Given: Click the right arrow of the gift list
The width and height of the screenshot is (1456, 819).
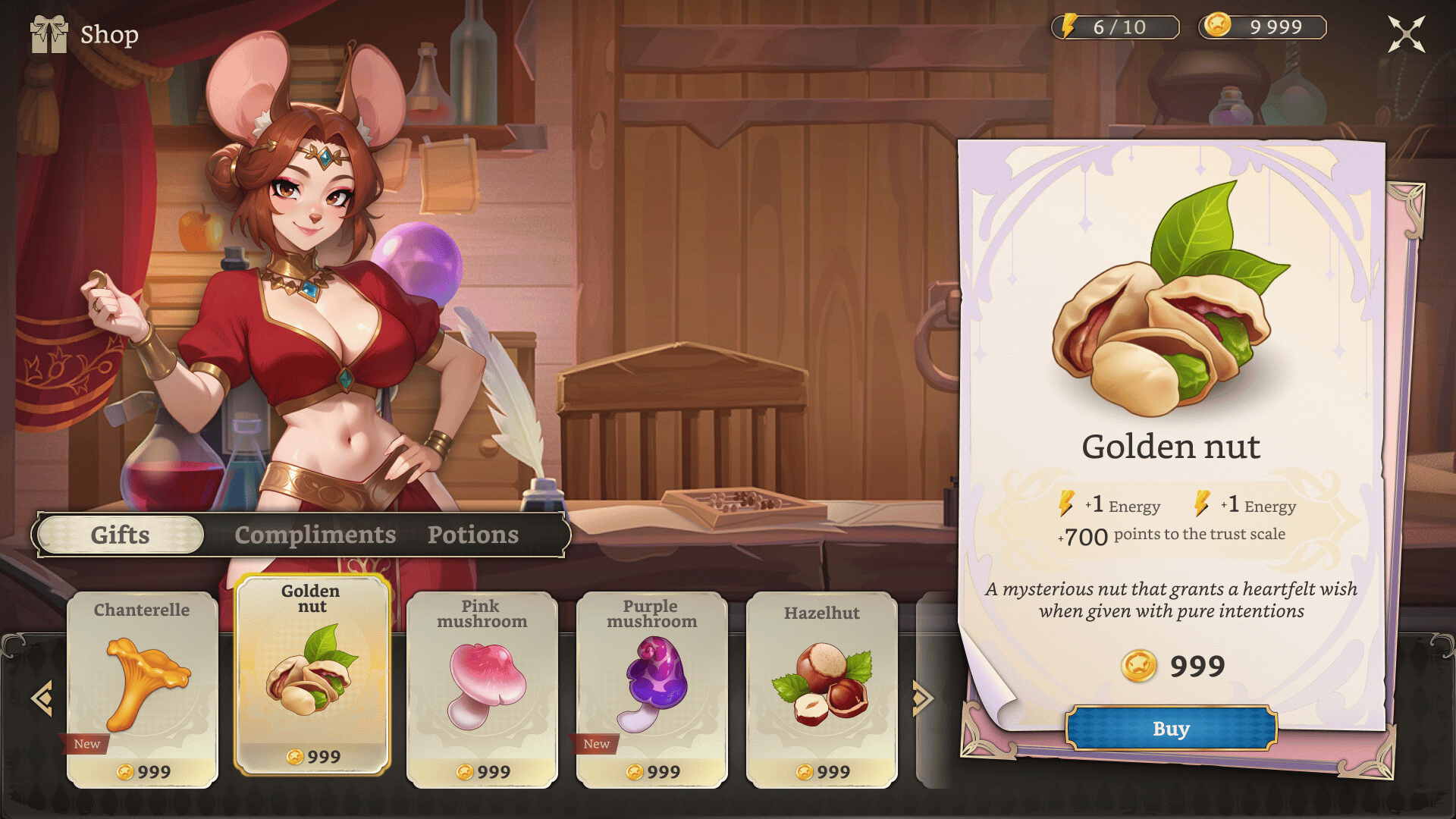Looking at the screenshot, I should click(x=921, y=698).
